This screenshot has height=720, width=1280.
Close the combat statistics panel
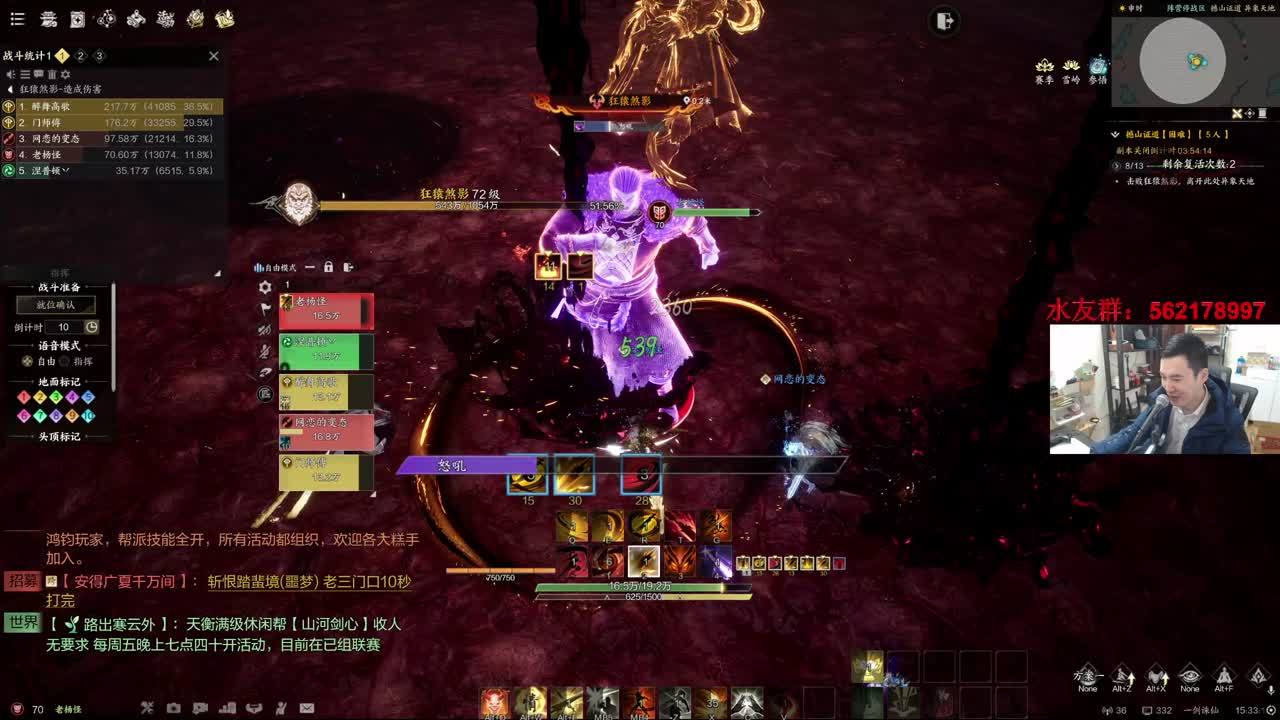pyautogui.click(x=213, y=56)
